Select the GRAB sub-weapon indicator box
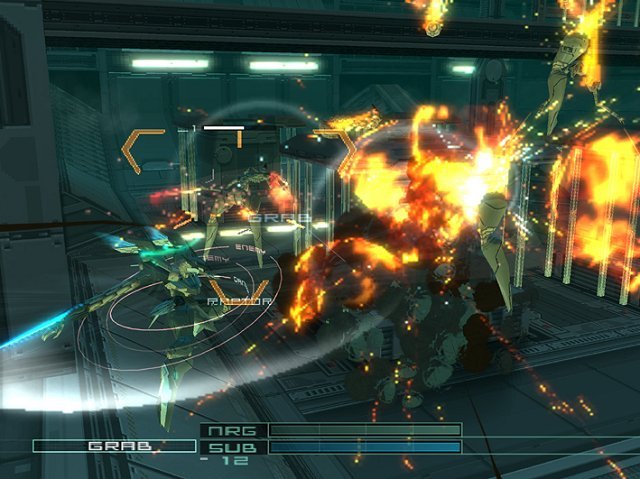This screenshot has height=479, width=640. point(114,446)
